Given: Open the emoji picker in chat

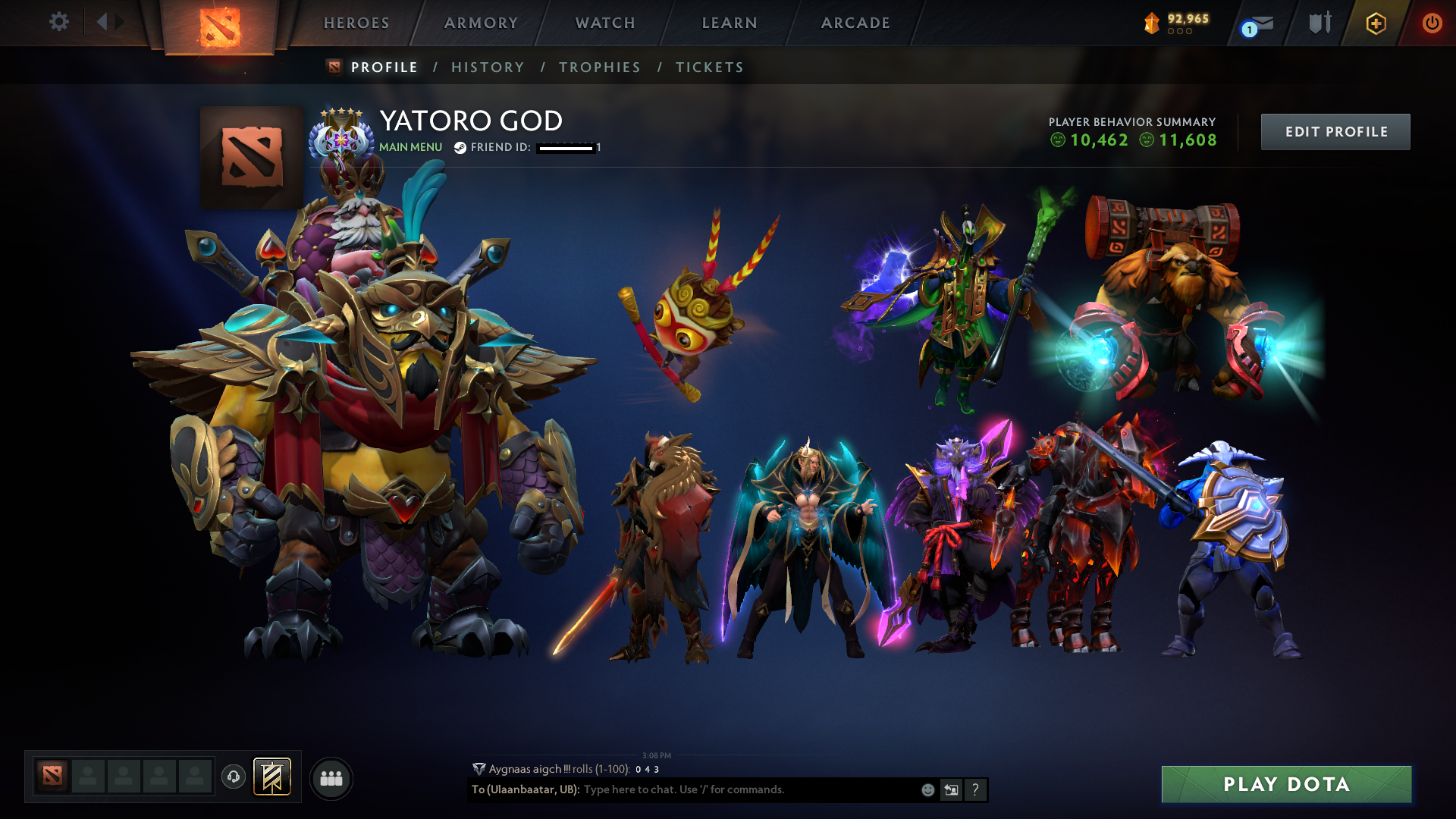Looking at the screenshot, I should click(927, 789).
